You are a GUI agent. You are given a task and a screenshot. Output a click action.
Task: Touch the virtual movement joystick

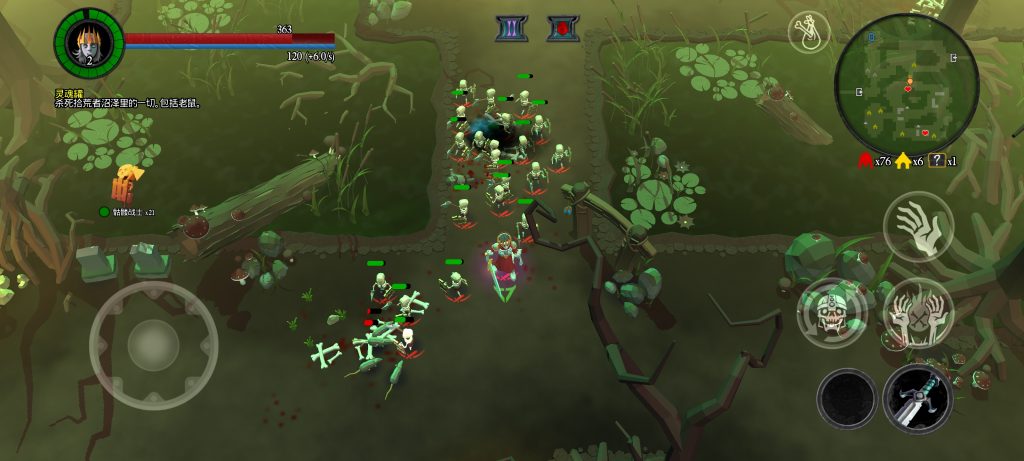pos(153,345)
